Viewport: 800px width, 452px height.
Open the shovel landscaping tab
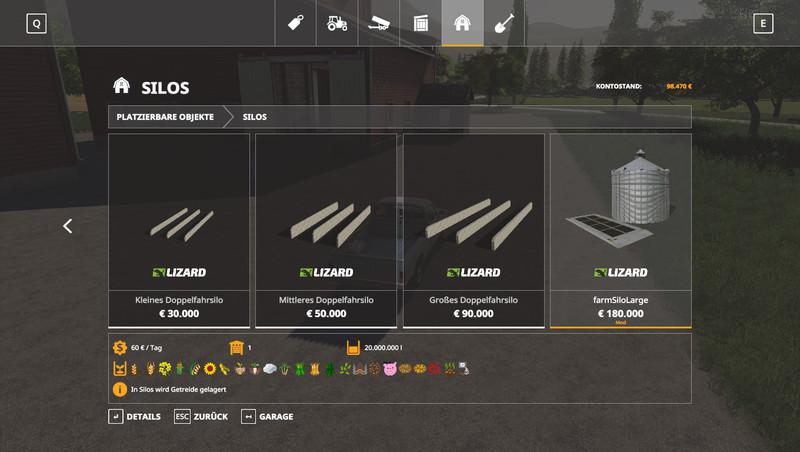(x=504, y=22)
